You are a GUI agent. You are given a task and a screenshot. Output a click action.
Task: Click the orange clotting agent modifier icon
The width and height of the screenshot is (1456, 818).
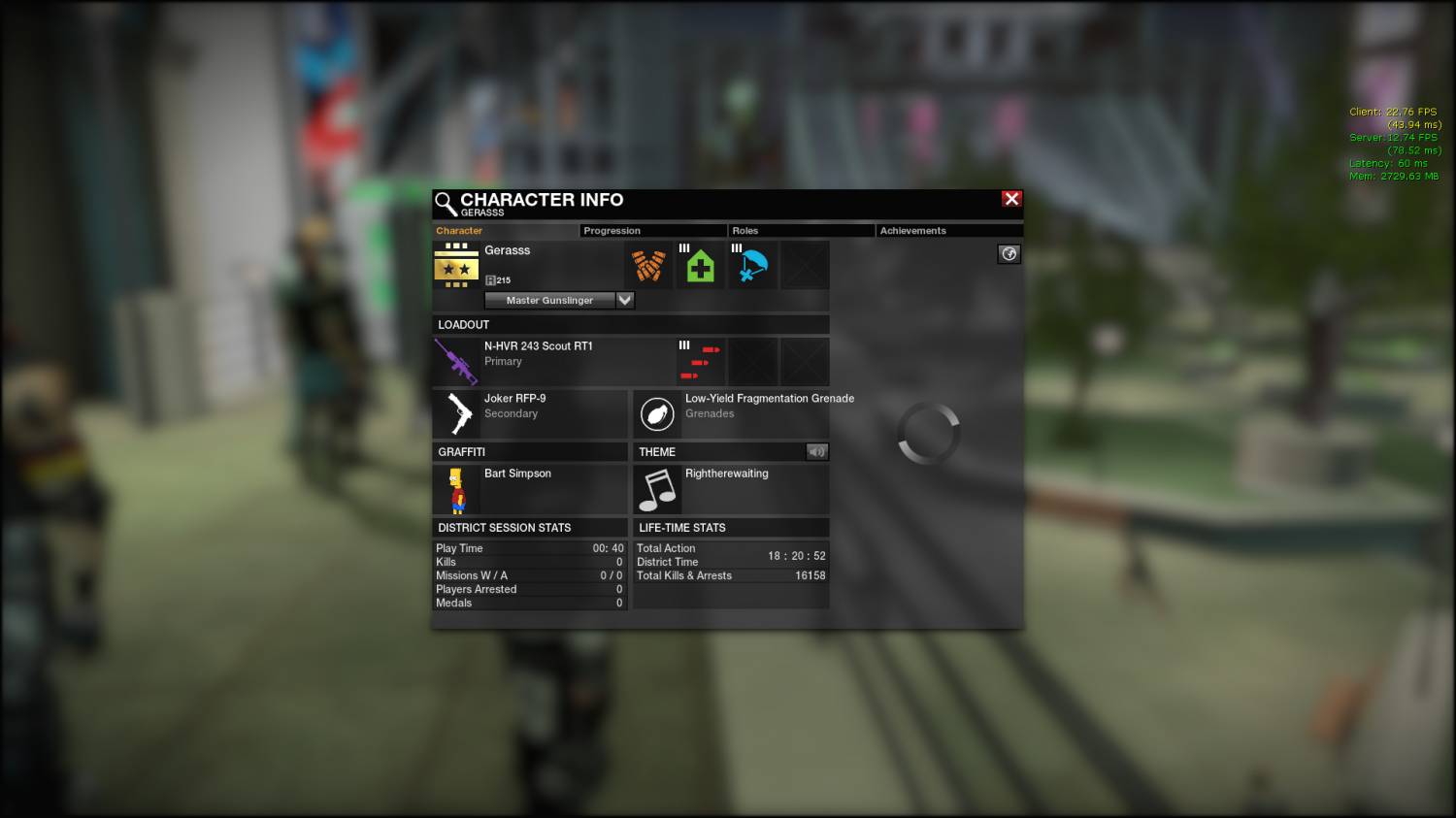[648, 265]
